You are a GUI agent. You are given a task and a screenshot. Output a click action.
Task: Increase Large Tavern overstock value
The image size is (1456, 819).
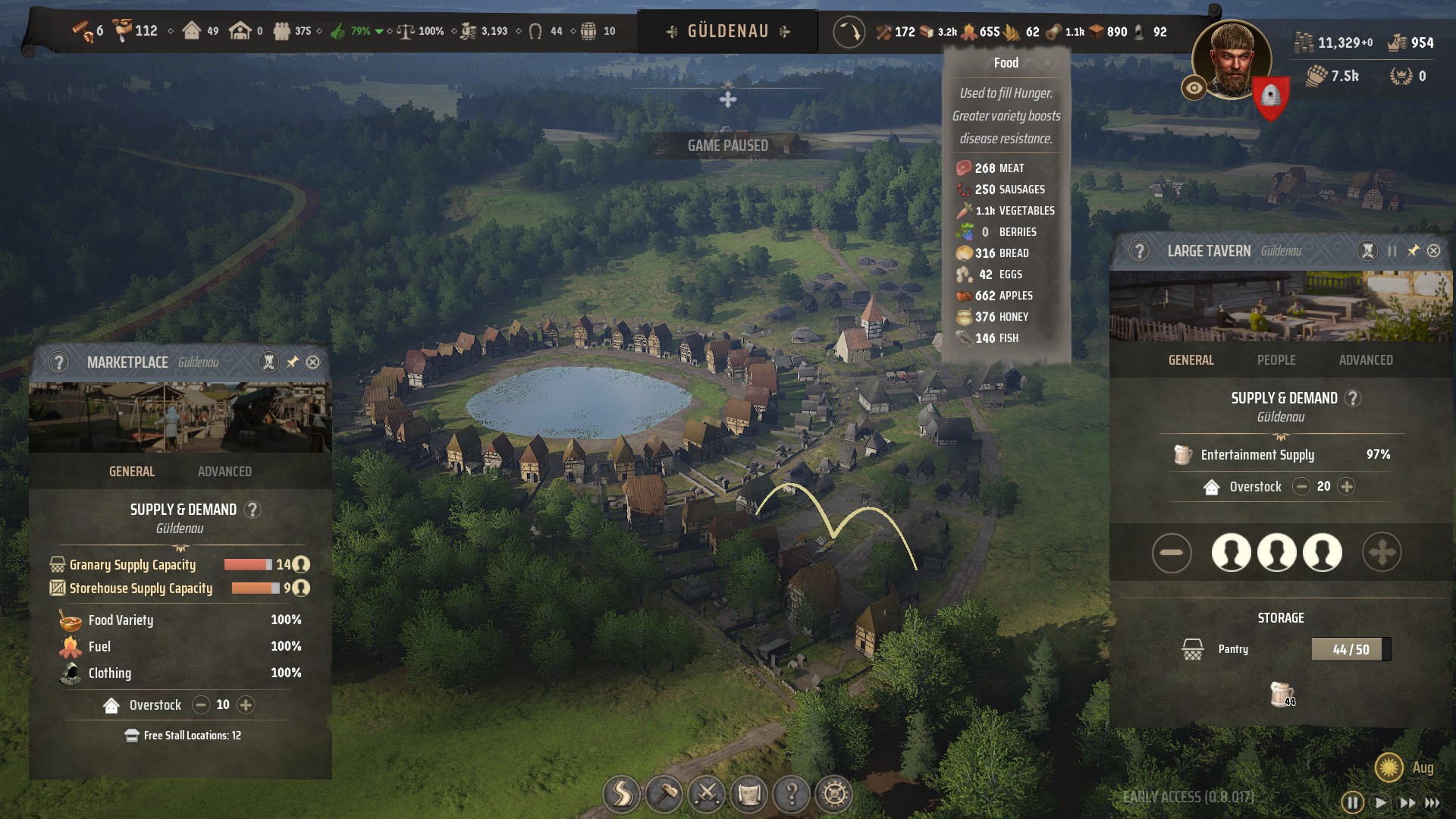[x=1347, y=487]
